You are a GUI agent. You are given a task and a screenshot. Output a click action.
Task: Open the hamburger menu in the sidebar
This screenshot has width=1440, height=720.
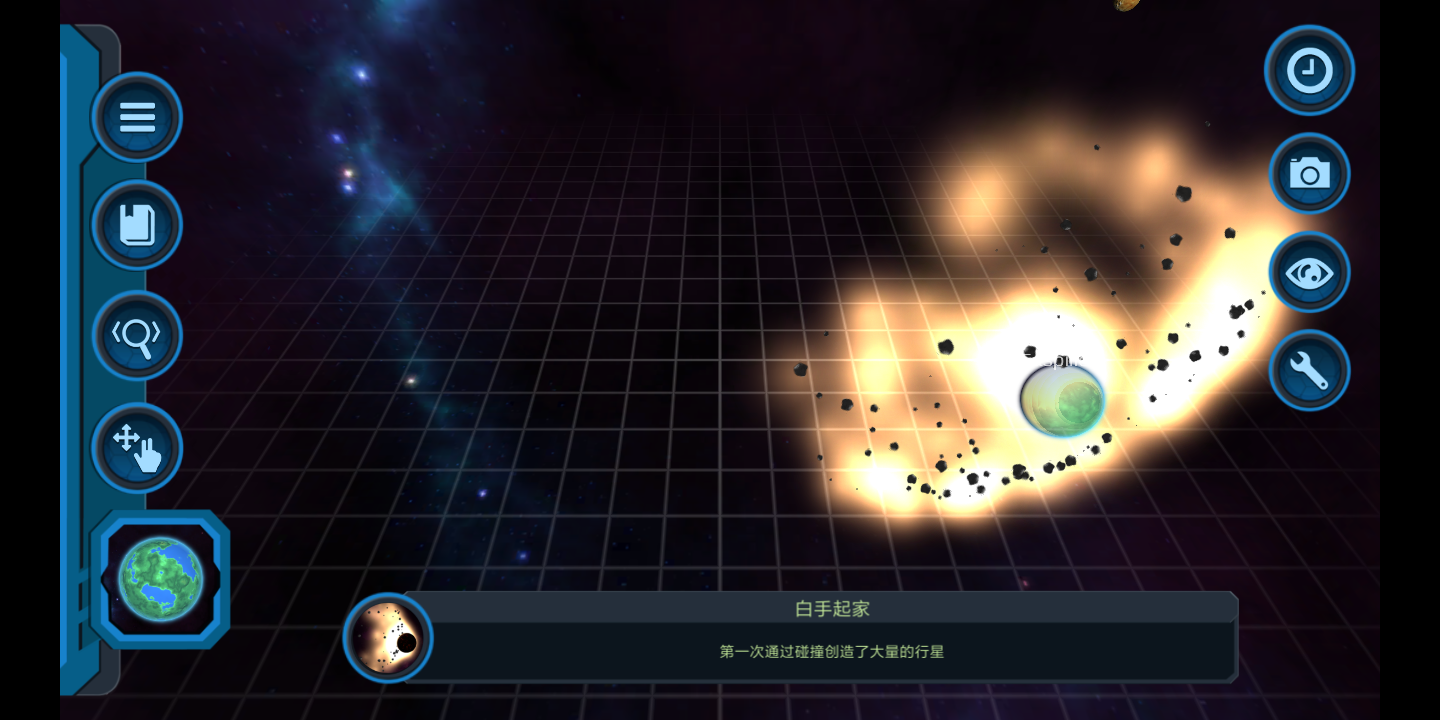pos(136,117)
